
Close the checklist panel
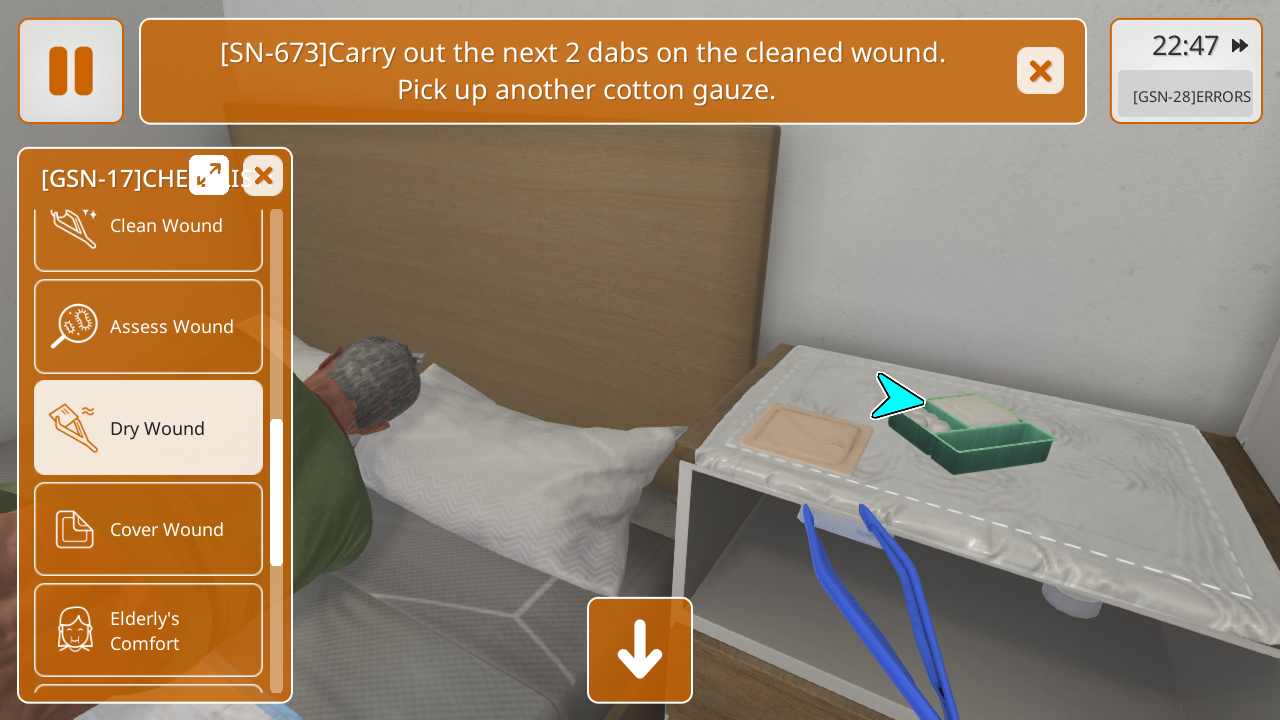click(263, 176)
